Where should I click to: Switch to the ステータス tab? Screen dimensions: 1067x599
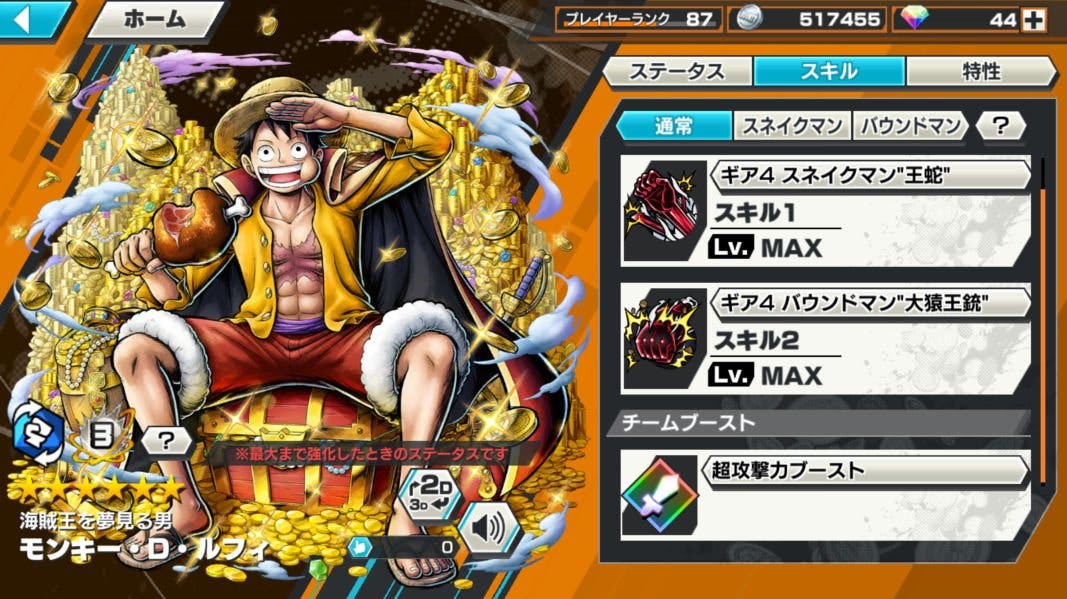tap(676, 71)
